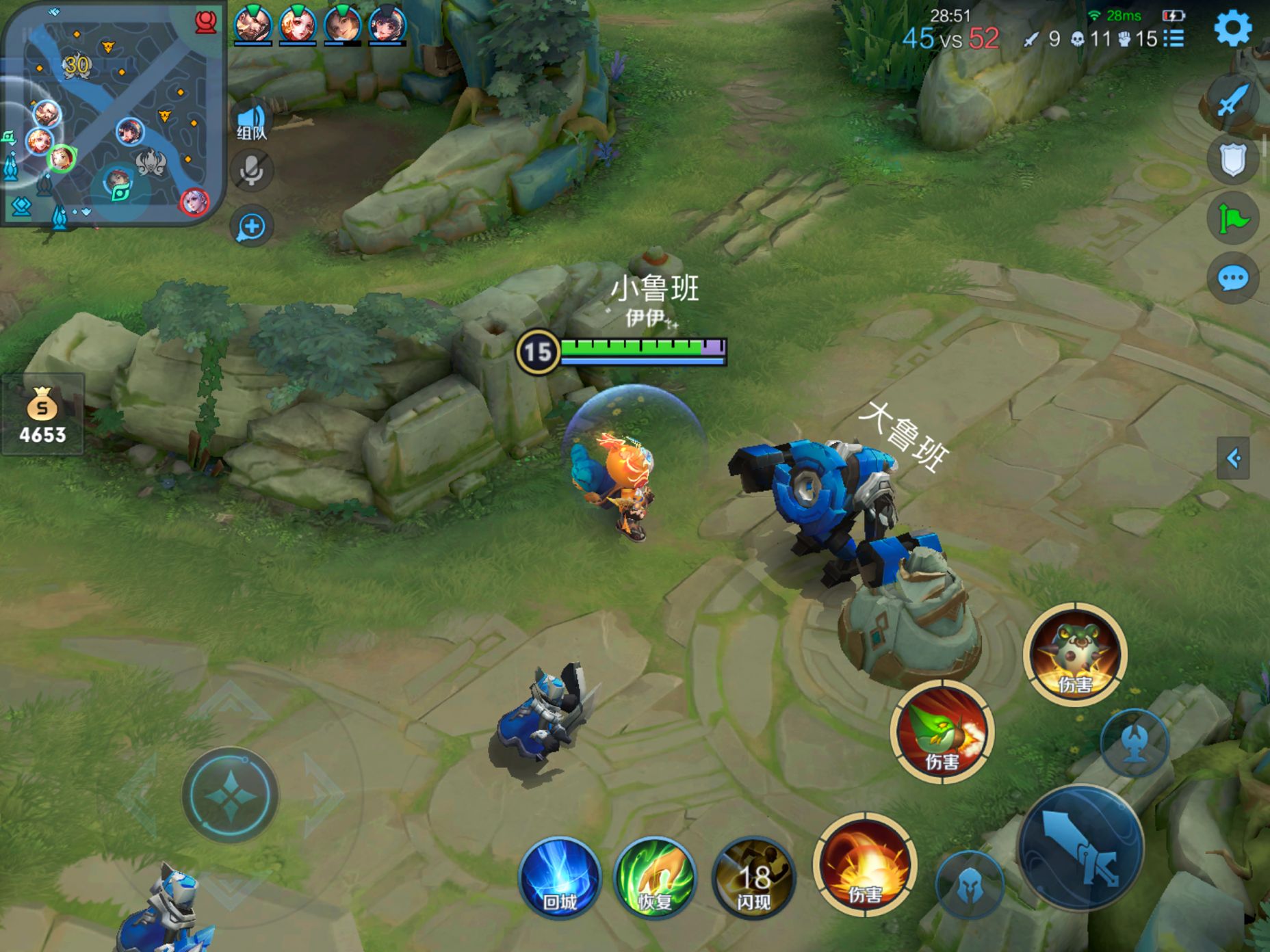Open the chat speech bubble
Screen dimensions: 1270x952
coord(1232,278)
